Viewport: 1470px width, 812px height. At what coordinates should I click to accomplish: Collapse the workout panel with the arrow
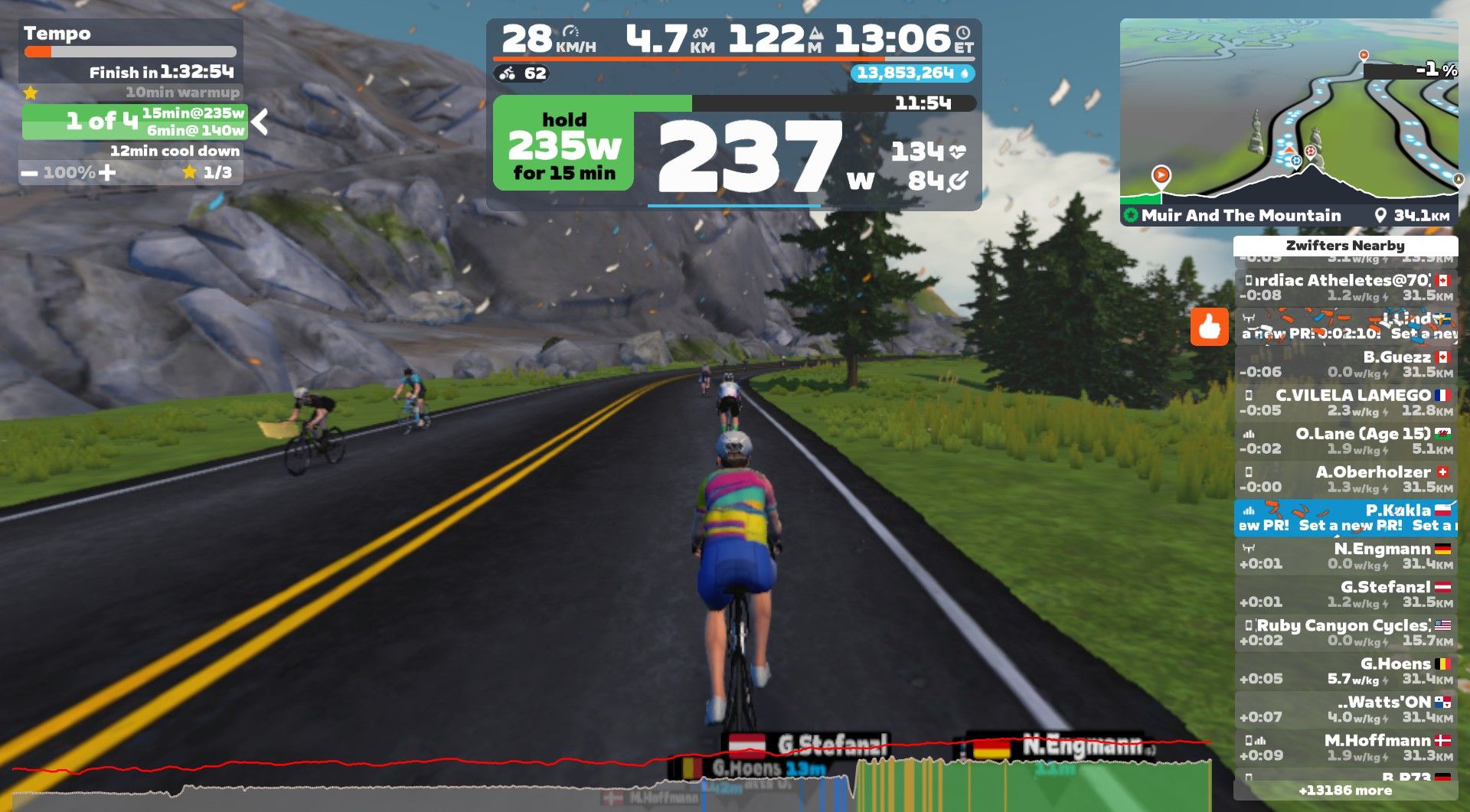click(x=260, y=122)
